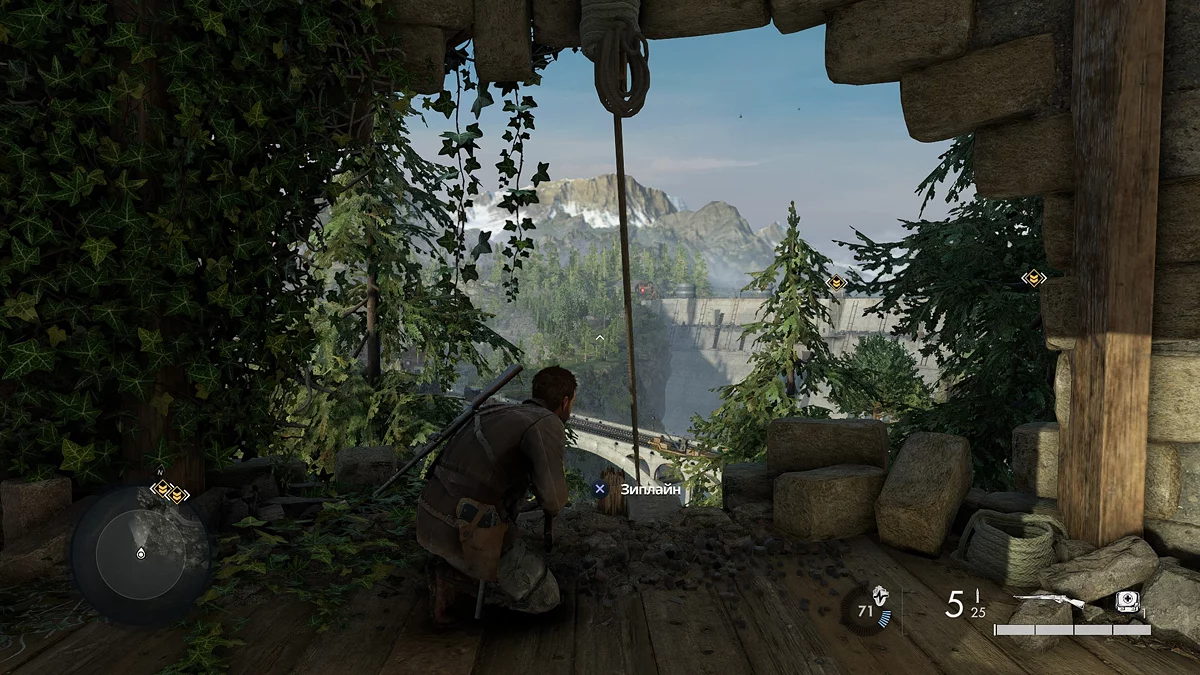Click the player position marker on minimap
1200x675 pixels.
(x=138, y=552)
